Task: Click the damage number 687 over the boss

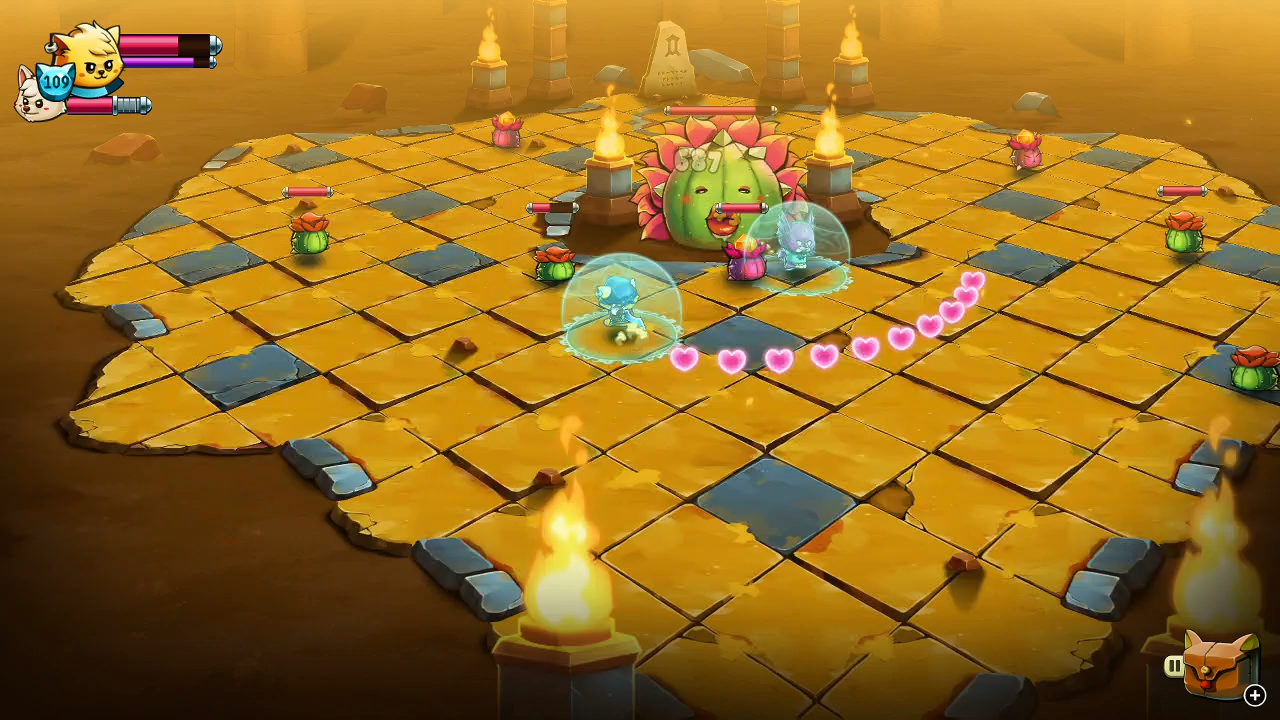Action: pyautogui.click(x=696, y=158)
